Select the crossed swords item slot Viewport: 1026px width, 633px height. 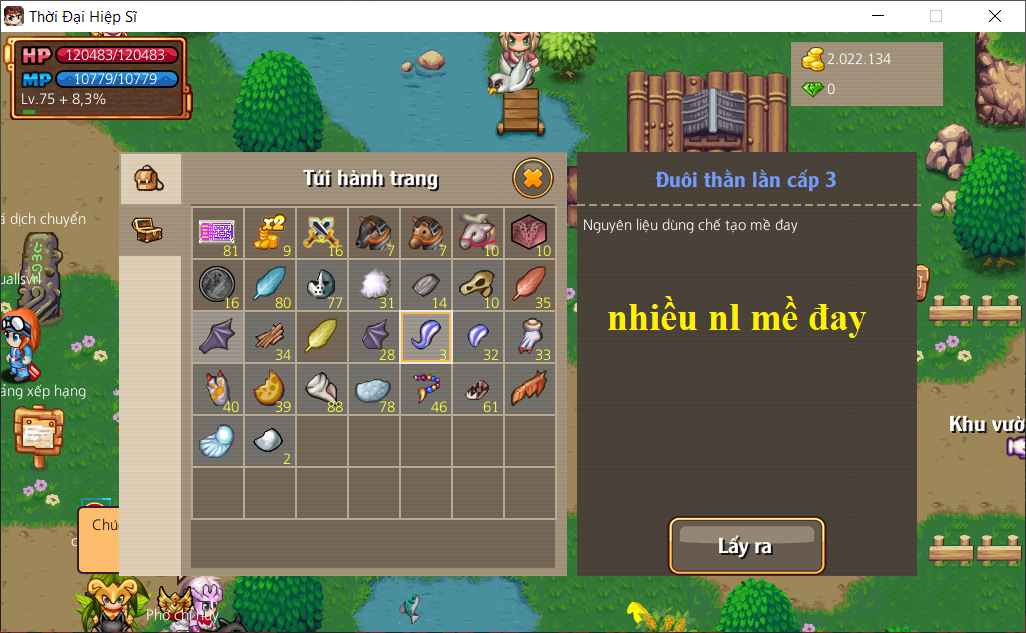(x=322, y=233)
